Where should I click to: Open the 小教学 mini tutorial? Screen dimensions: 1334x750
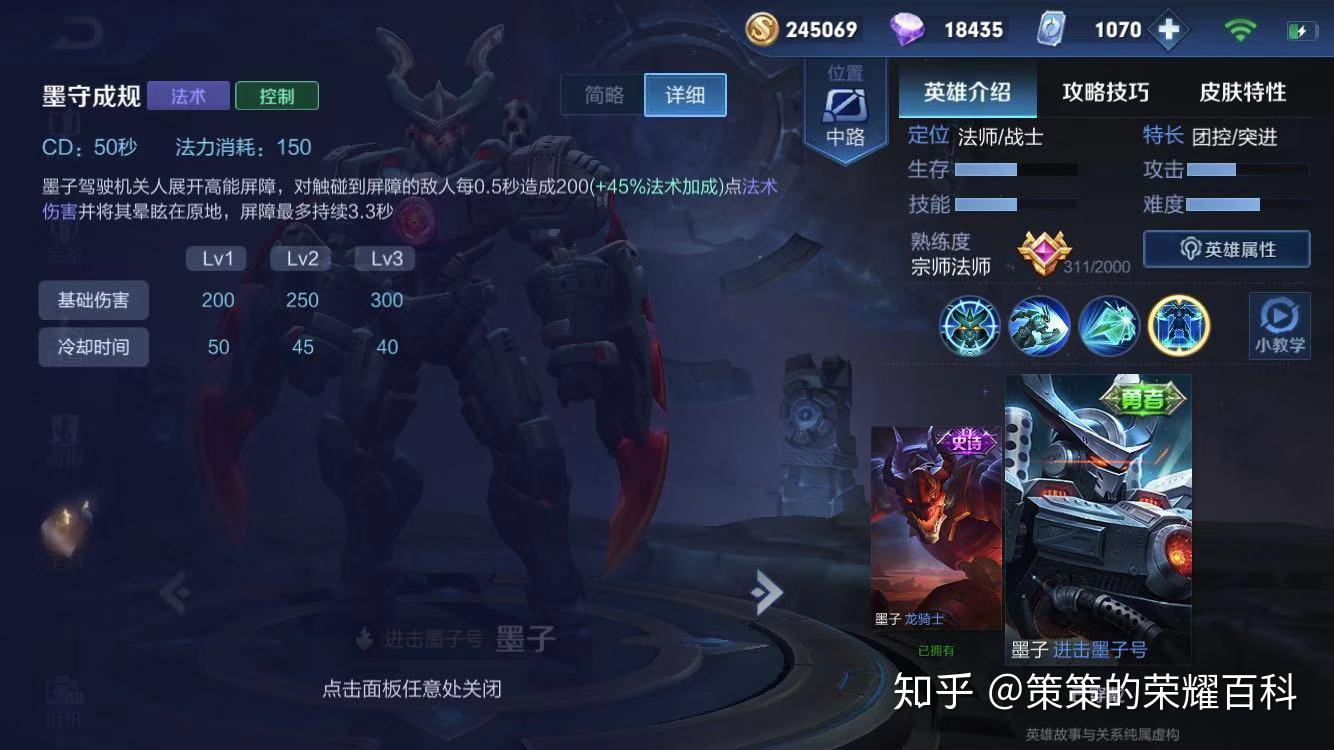1280,326
